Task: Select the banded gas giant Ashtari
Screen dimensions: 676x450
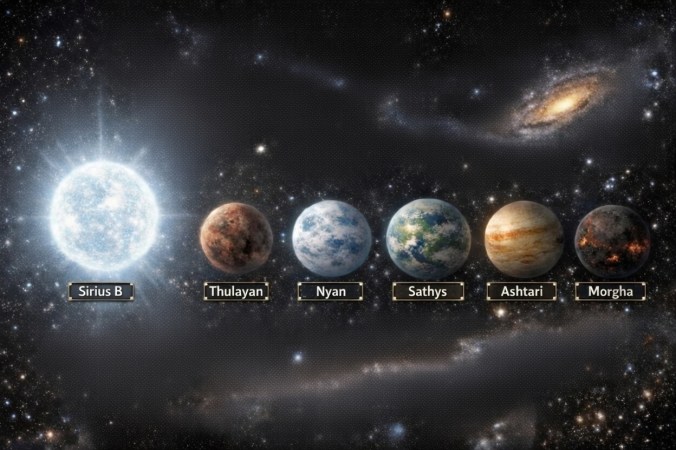Action: [523, 238]
